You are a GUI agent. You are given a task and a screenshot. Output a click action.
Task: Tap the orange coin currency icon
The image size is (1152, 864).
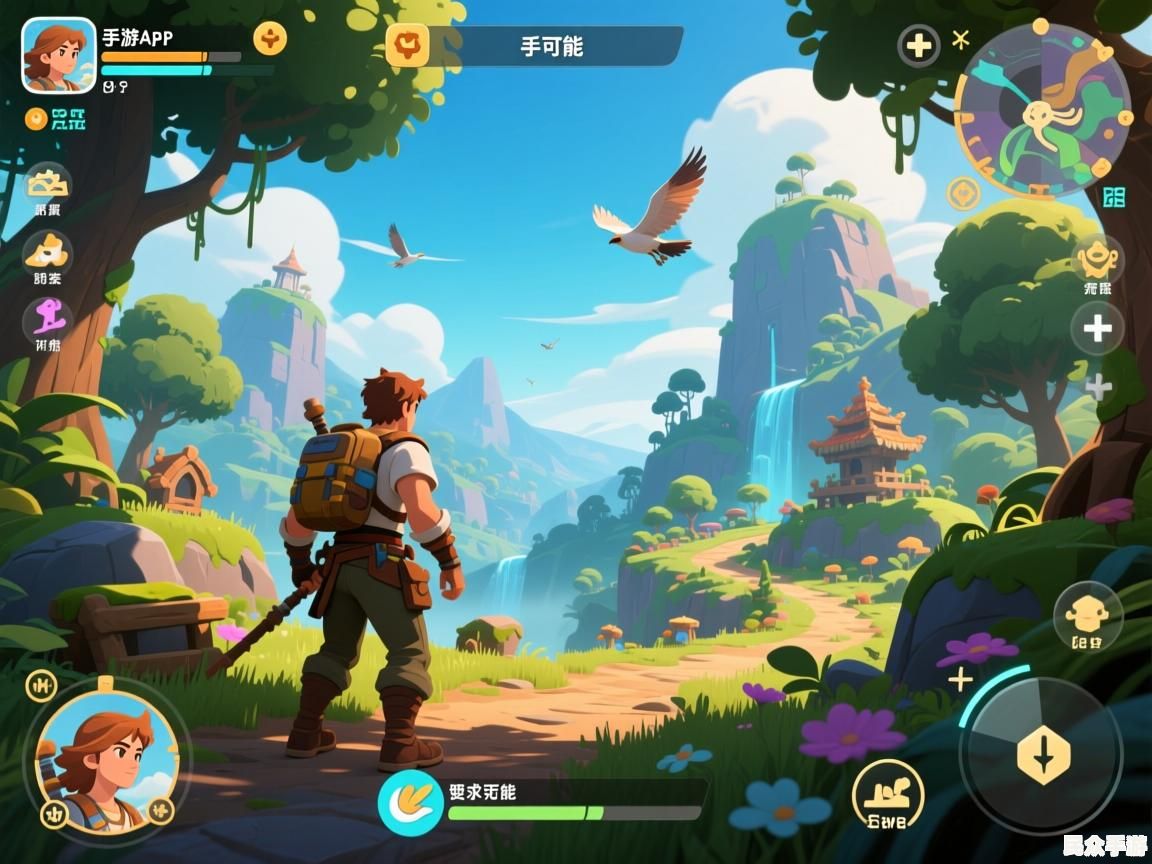[36, 119]
